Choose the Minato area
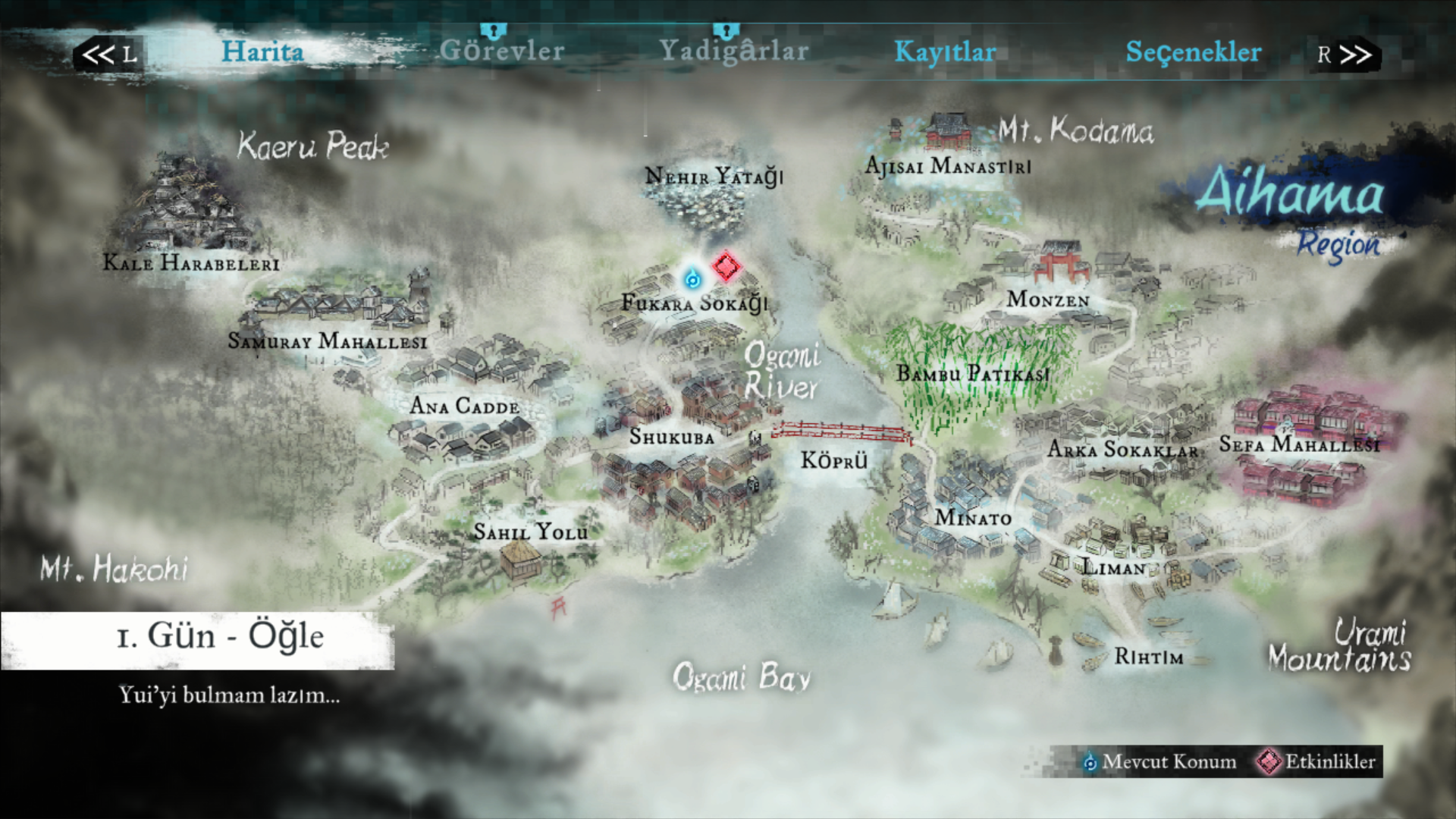 coord(973,518)
